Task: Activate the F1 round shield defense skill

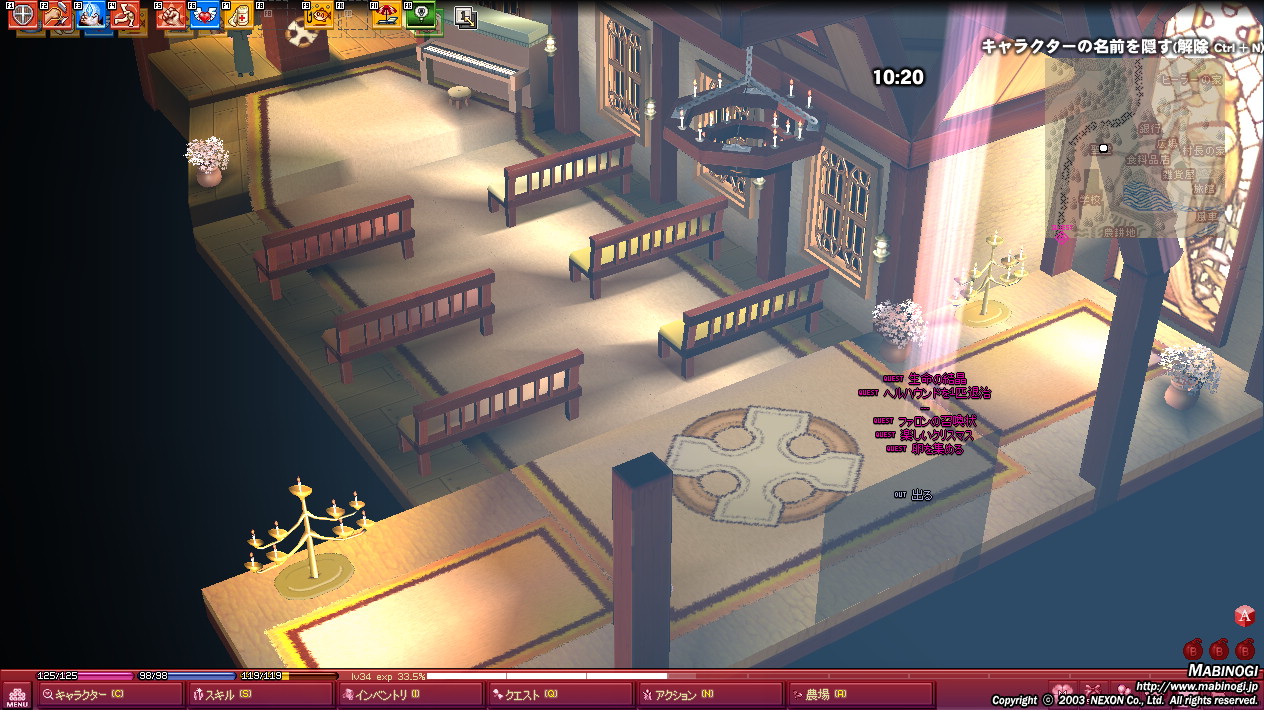Action: (x=22, y=16)
